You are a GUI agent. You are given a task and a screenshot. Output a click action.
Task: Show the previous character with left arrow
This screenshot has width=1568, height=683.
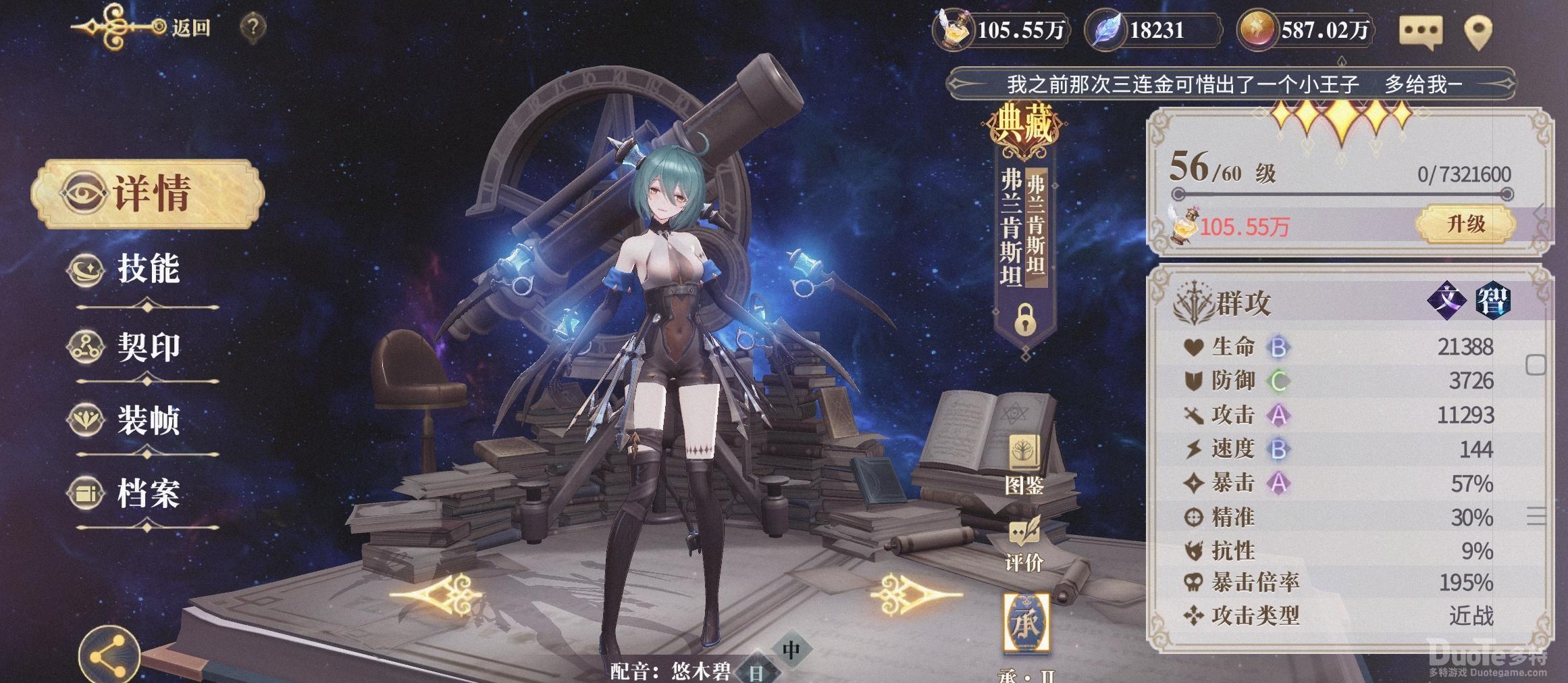click(438, 595)
